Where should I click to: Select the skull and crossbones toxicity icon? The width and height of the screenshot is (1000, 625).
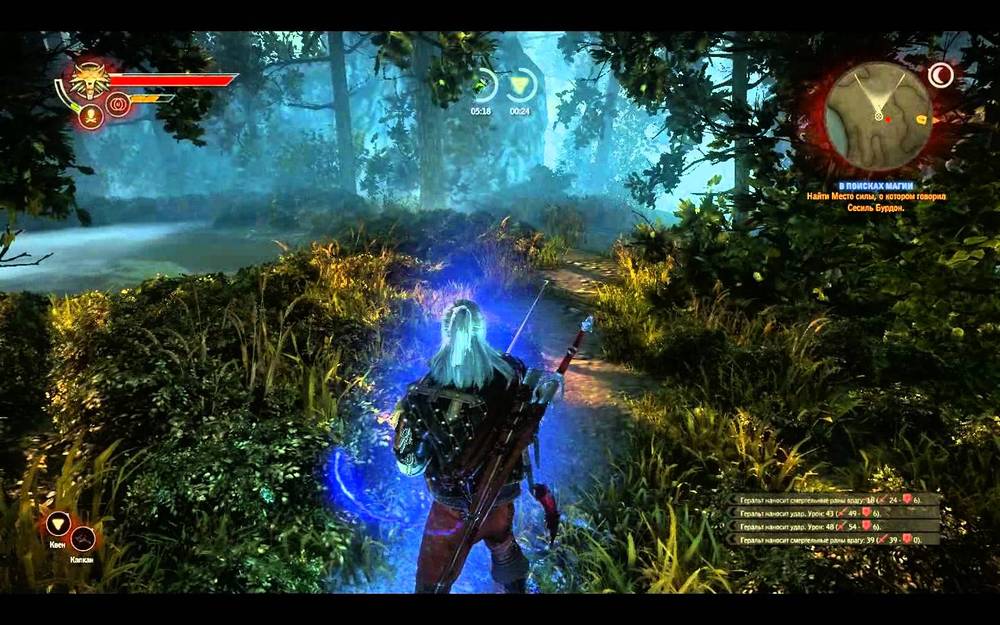tap(92, 117)
